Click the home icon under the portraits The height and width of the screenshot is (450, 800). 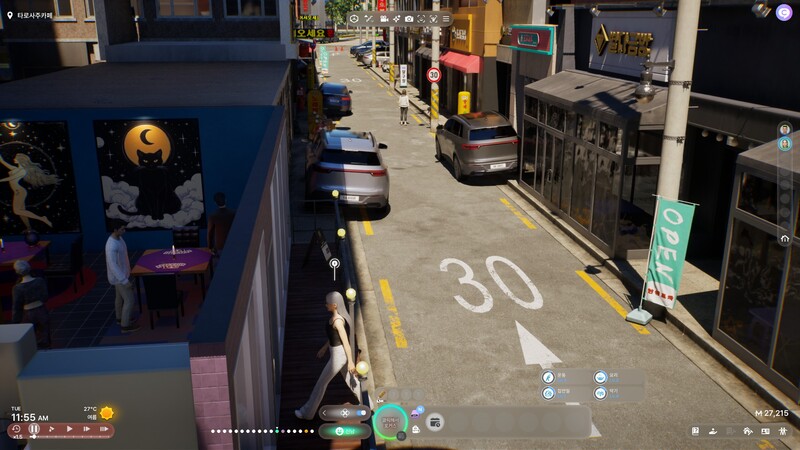pos(785,239)
